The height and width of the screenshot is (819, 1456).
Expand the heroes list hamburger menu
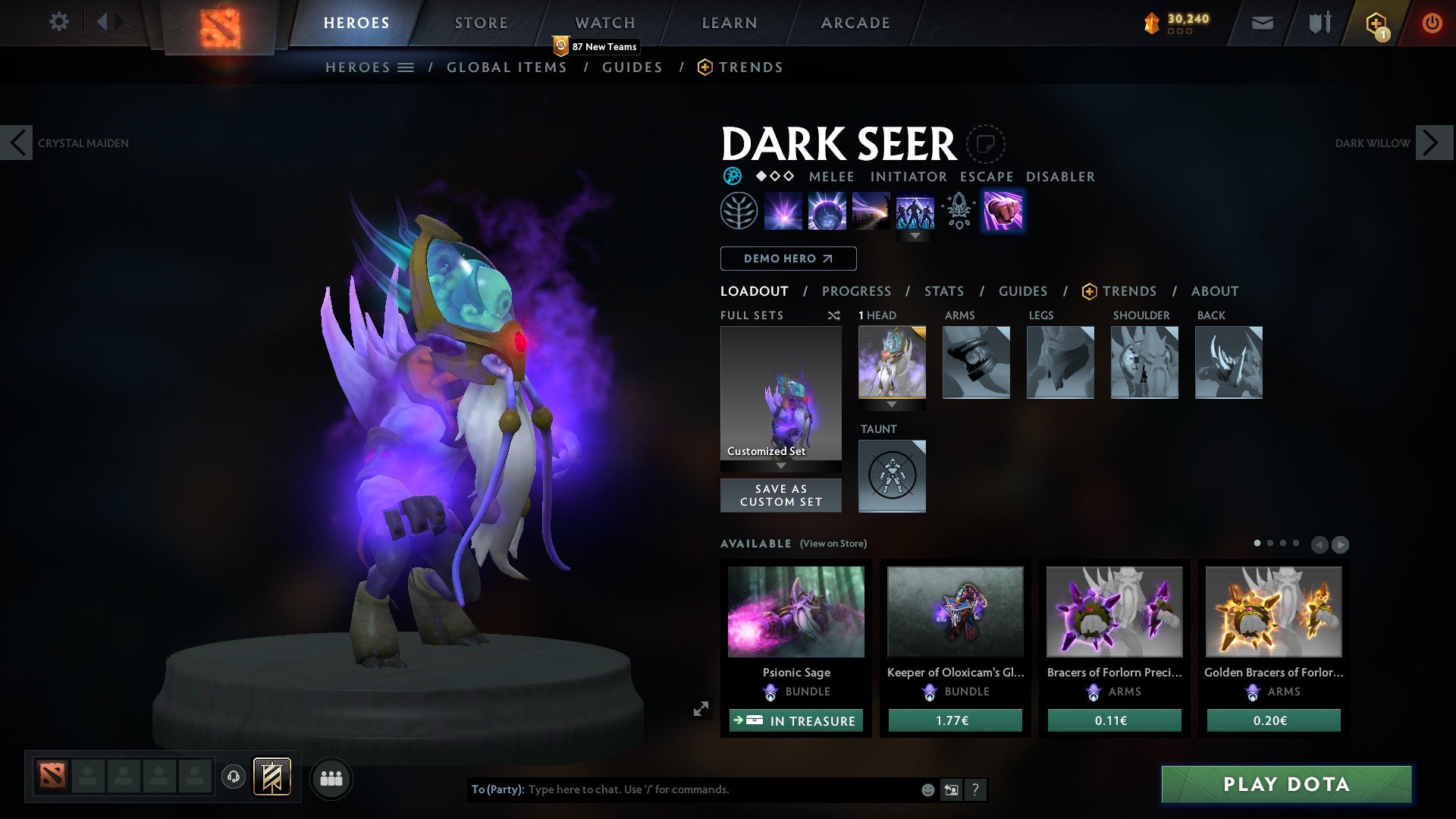(x=407, y=67)
